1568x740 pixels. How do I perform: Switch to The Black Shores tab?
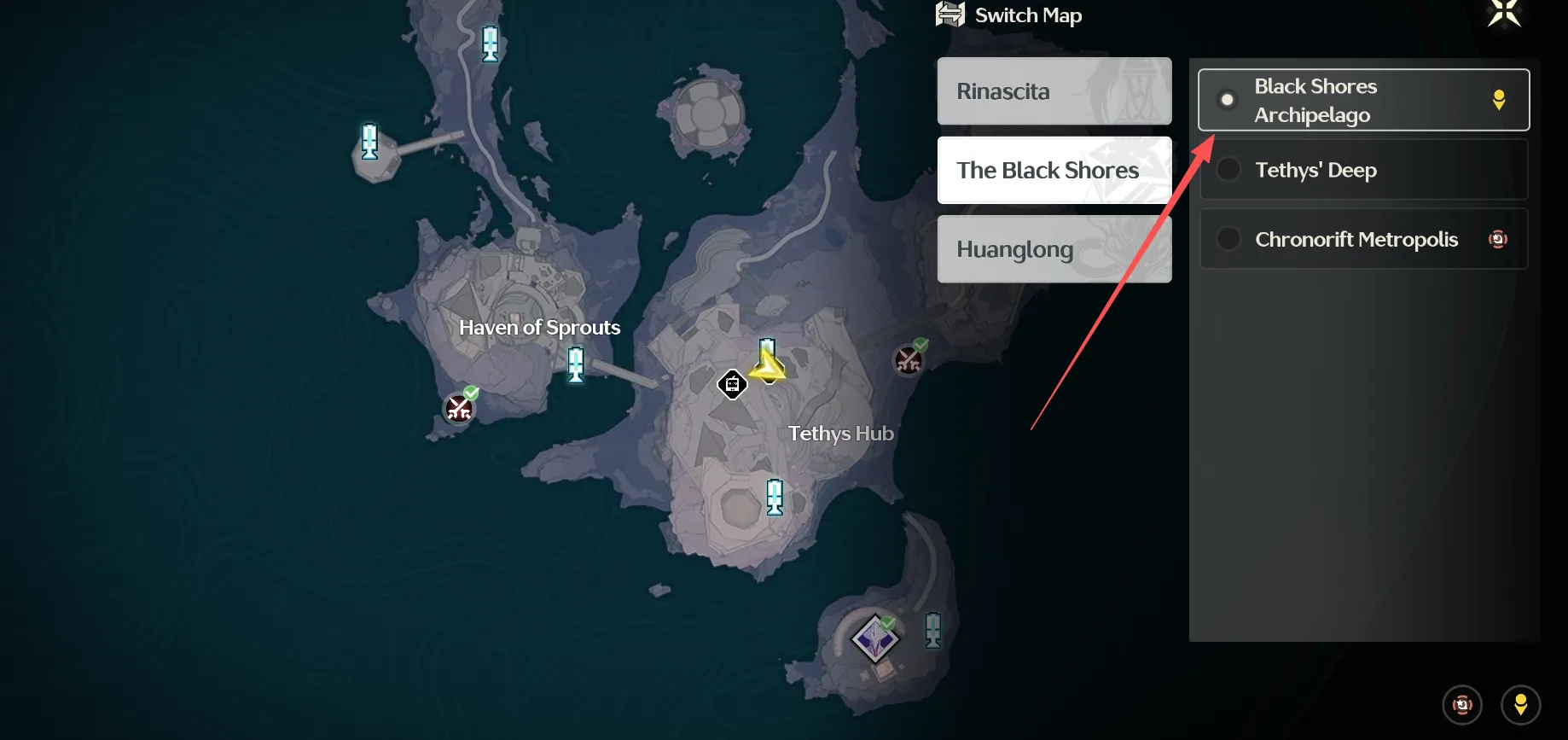pyautogui.click(x=1054, y=170)
